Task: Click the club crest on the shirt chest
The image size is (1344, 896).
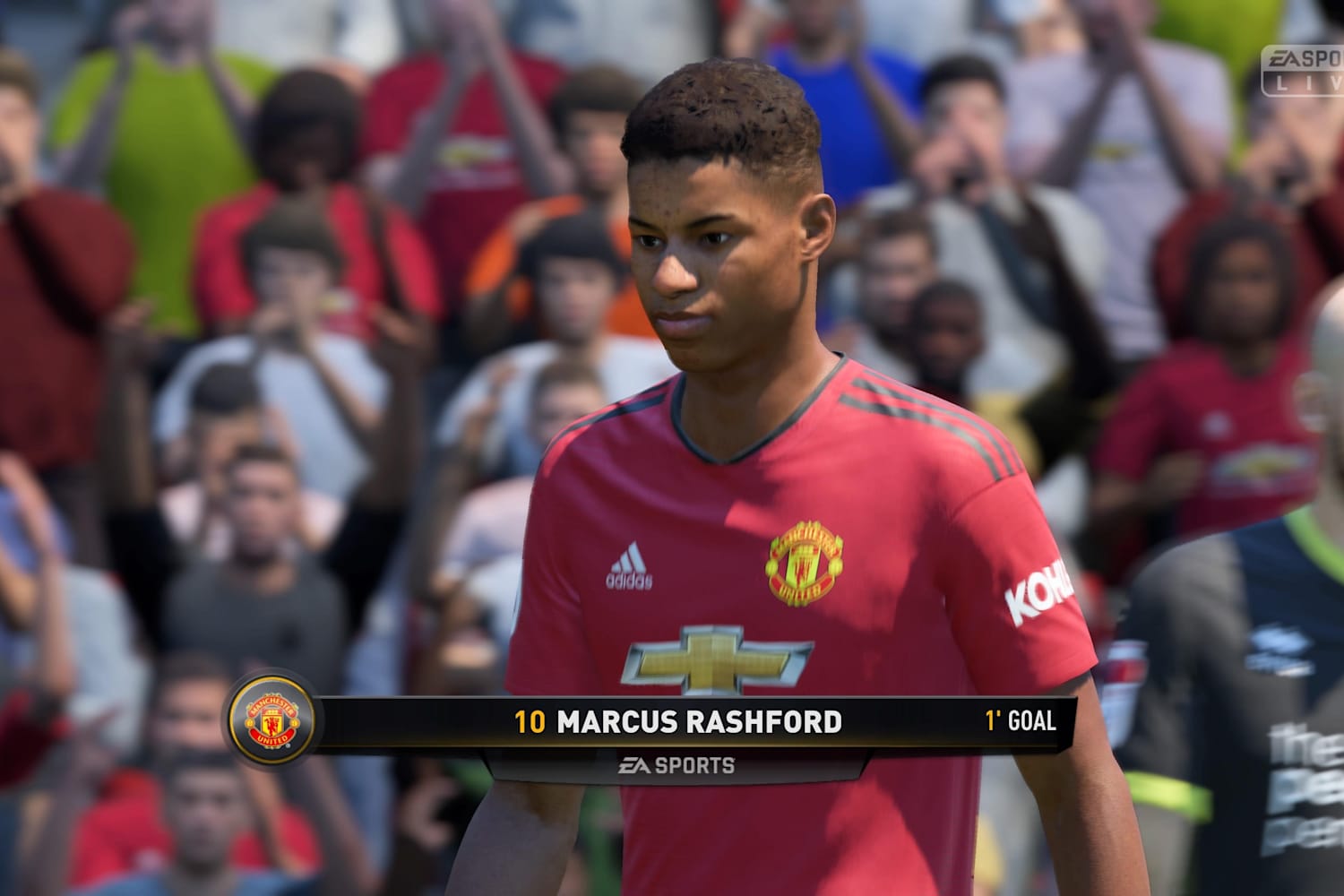Action: pos(805,557)
